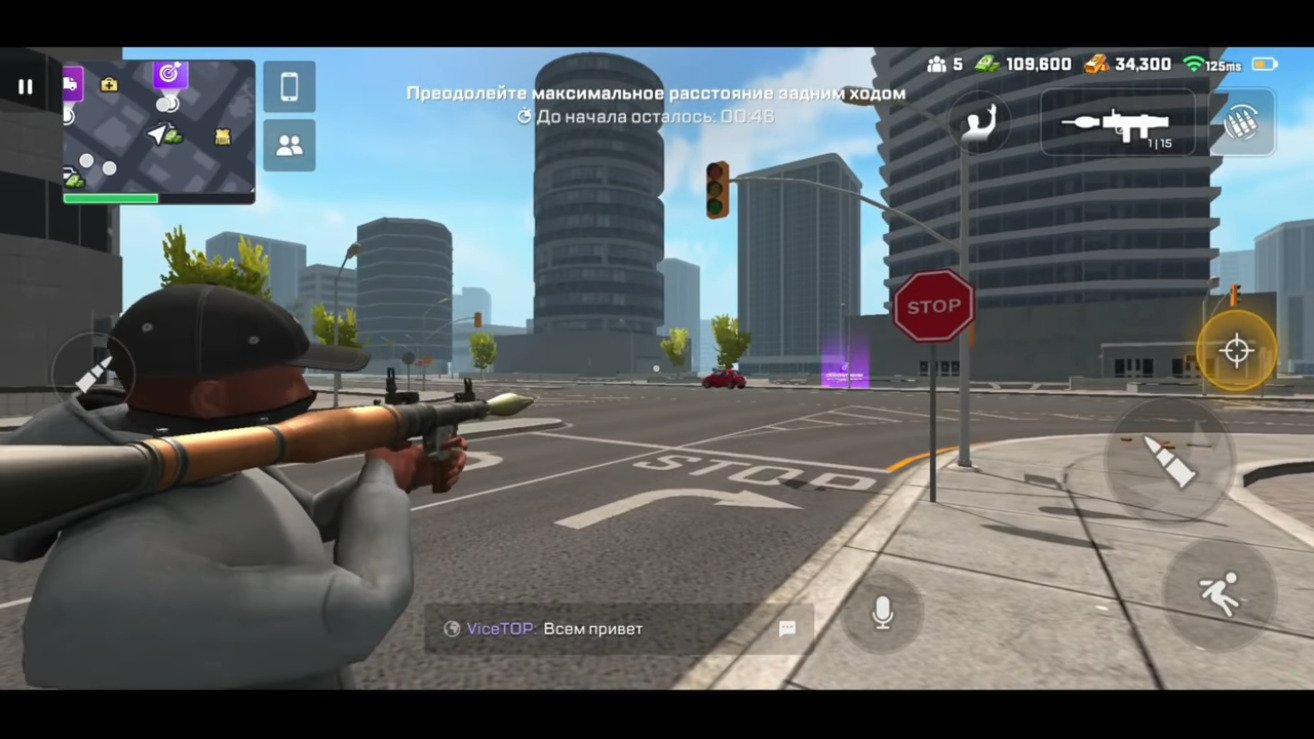Open the smartphone menu

tap(289, 87)
